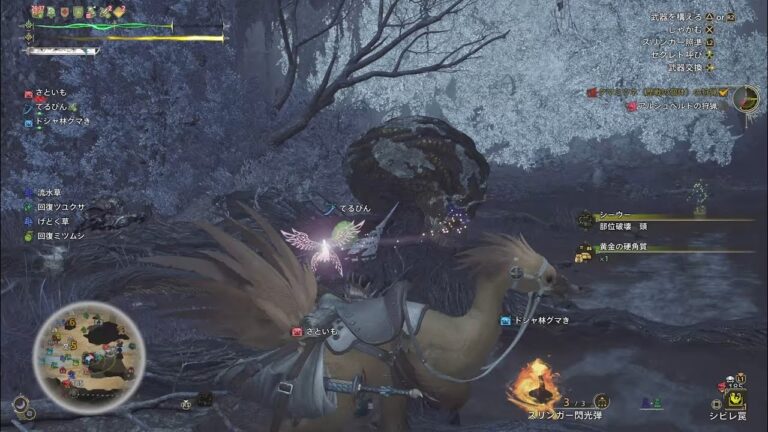Select the 流水草 gathering entry
Image resolution: width=768 pixels, height=432 pixels.
coord(50,191)
